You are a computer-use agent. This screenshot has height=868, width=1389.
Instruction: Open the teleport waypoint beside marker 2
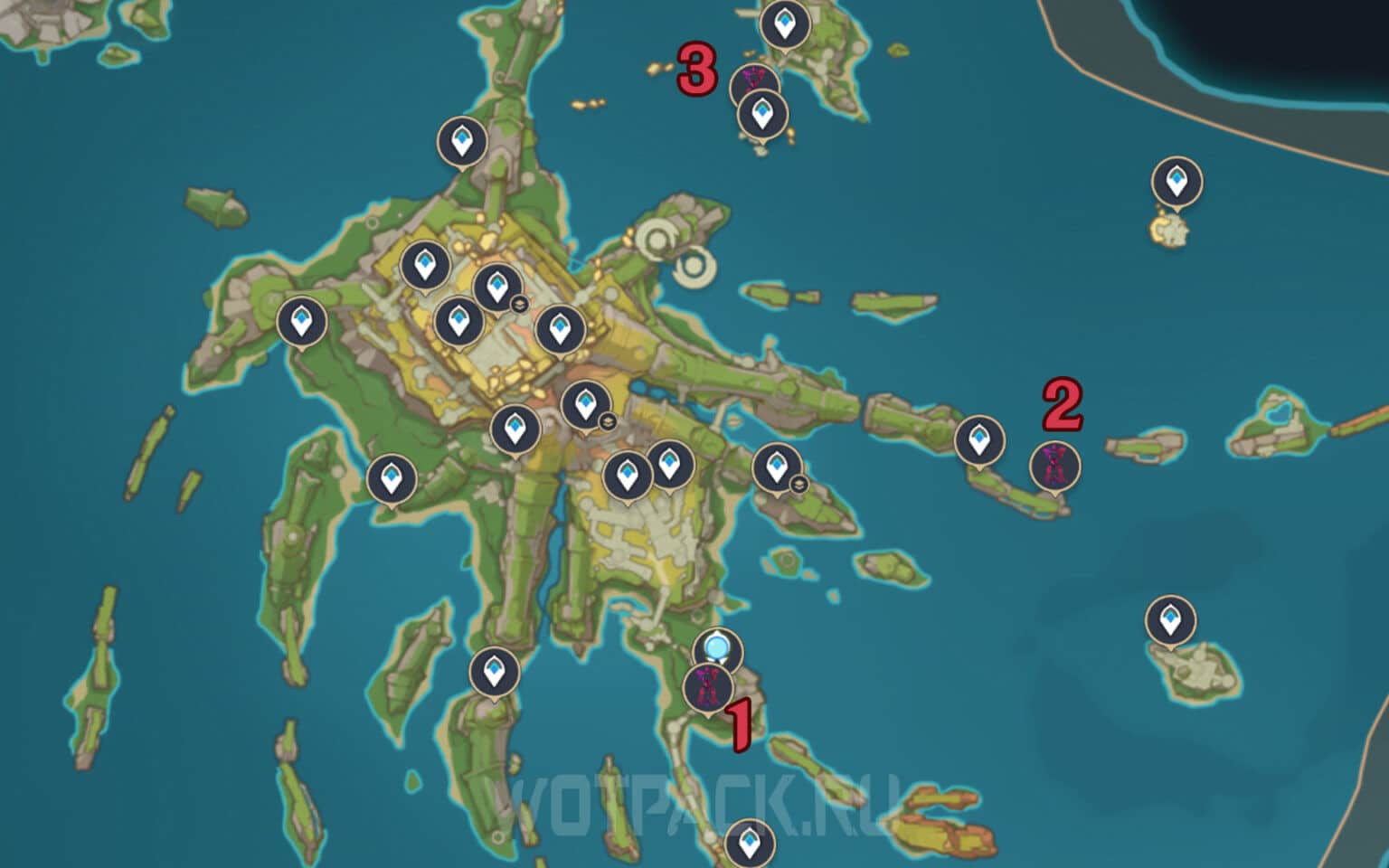pos(979,440)
